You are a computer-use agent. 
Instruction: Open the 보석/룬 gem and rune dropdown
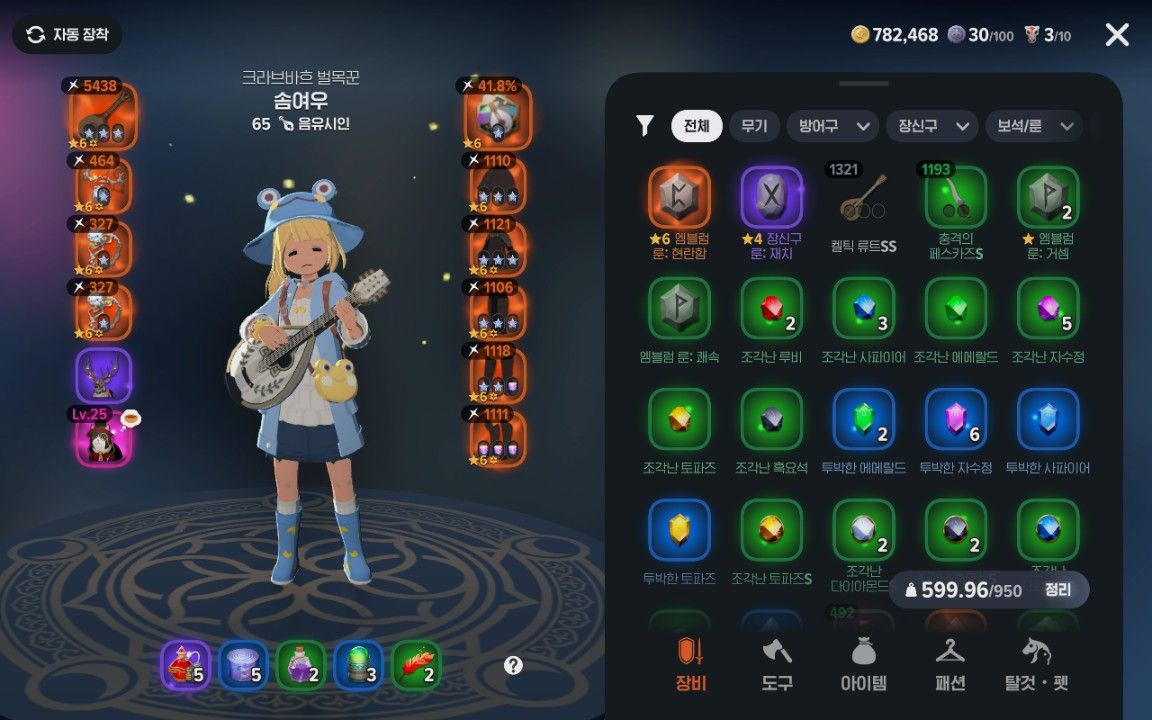1033,126
